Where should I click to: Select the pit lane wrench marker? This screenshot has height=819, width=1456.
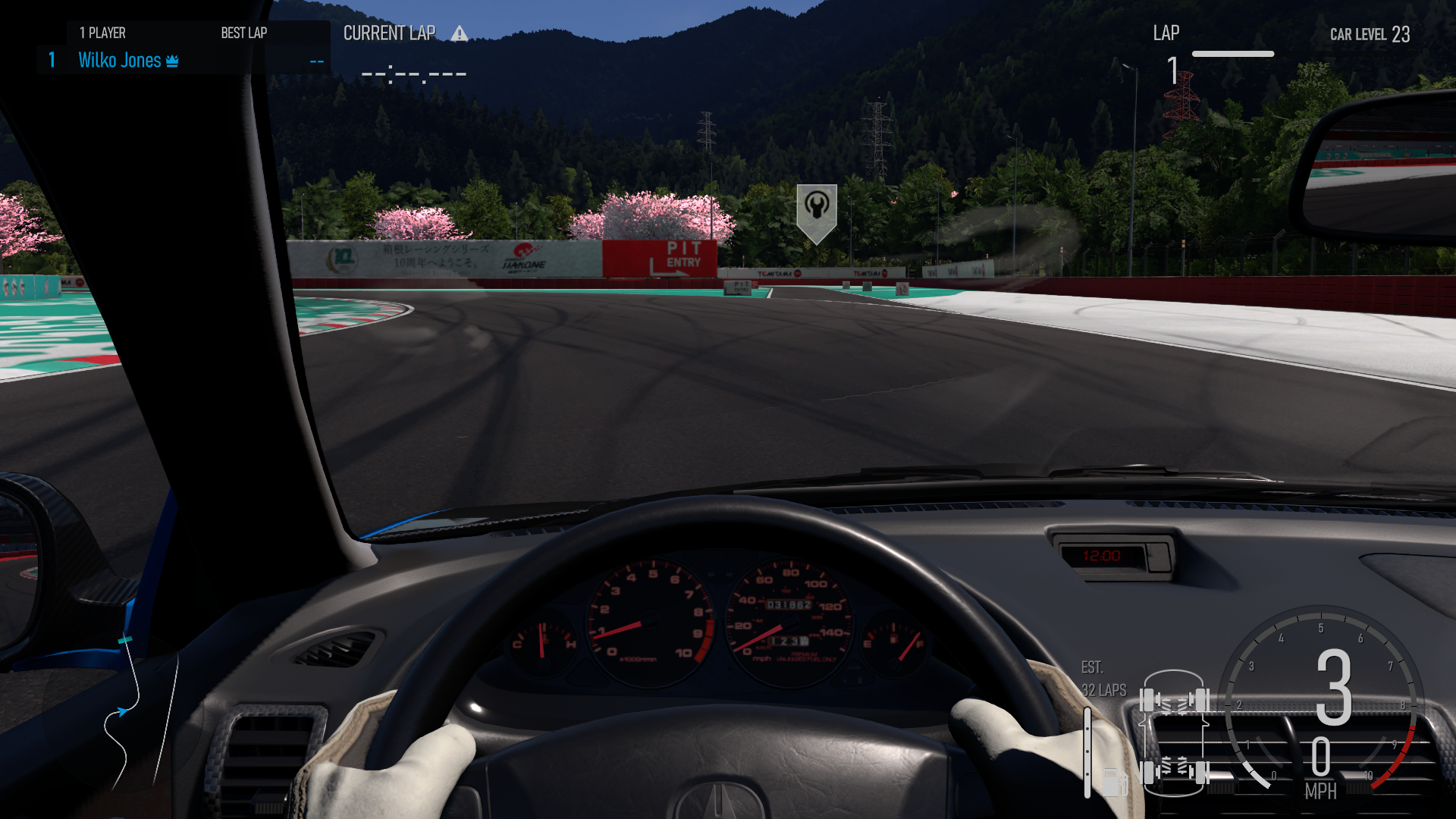tap(816, 209)
